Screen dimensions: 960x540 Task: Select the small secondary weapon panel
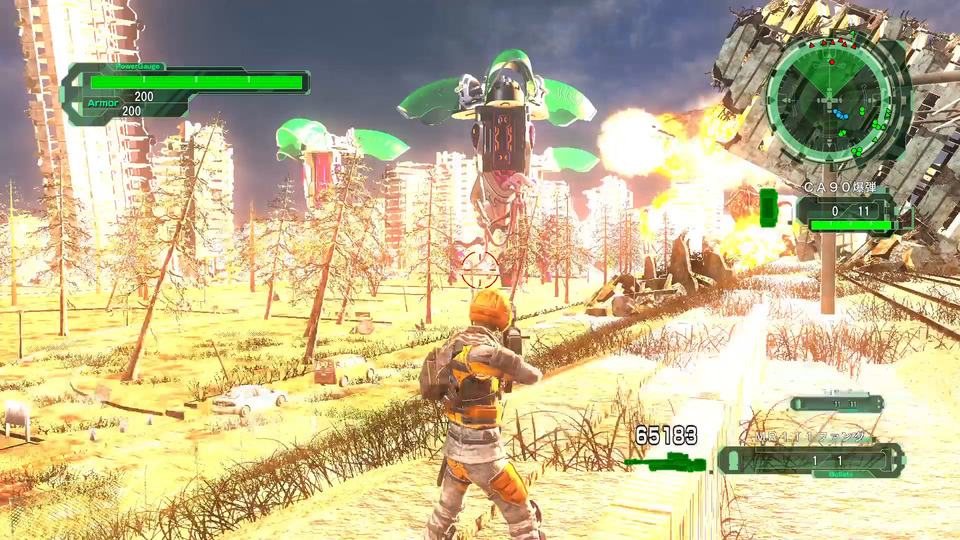[x=836, y=404]
